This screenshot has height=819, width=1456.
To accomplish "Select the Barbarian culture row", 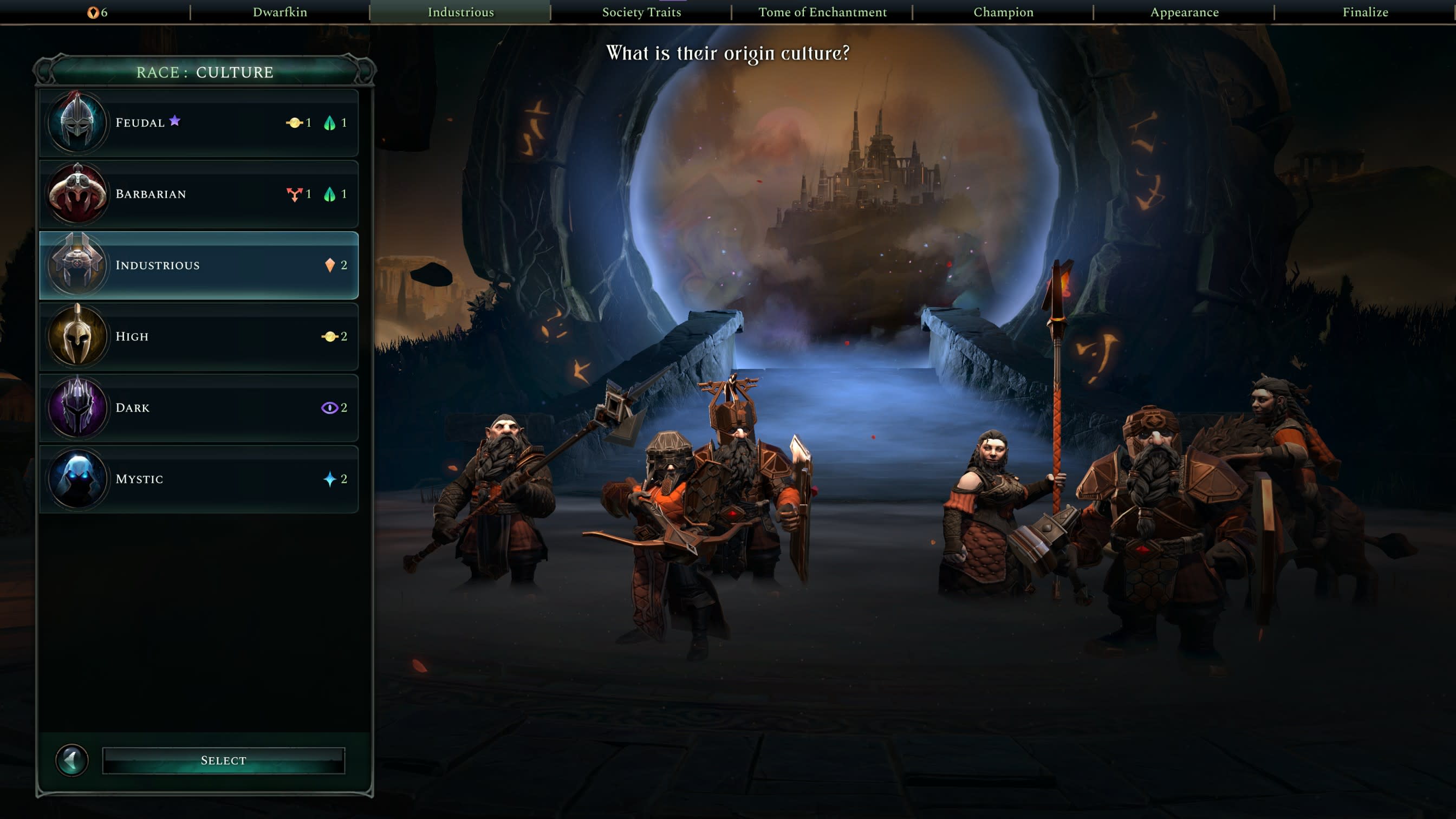I will click(x=198, y=194).
